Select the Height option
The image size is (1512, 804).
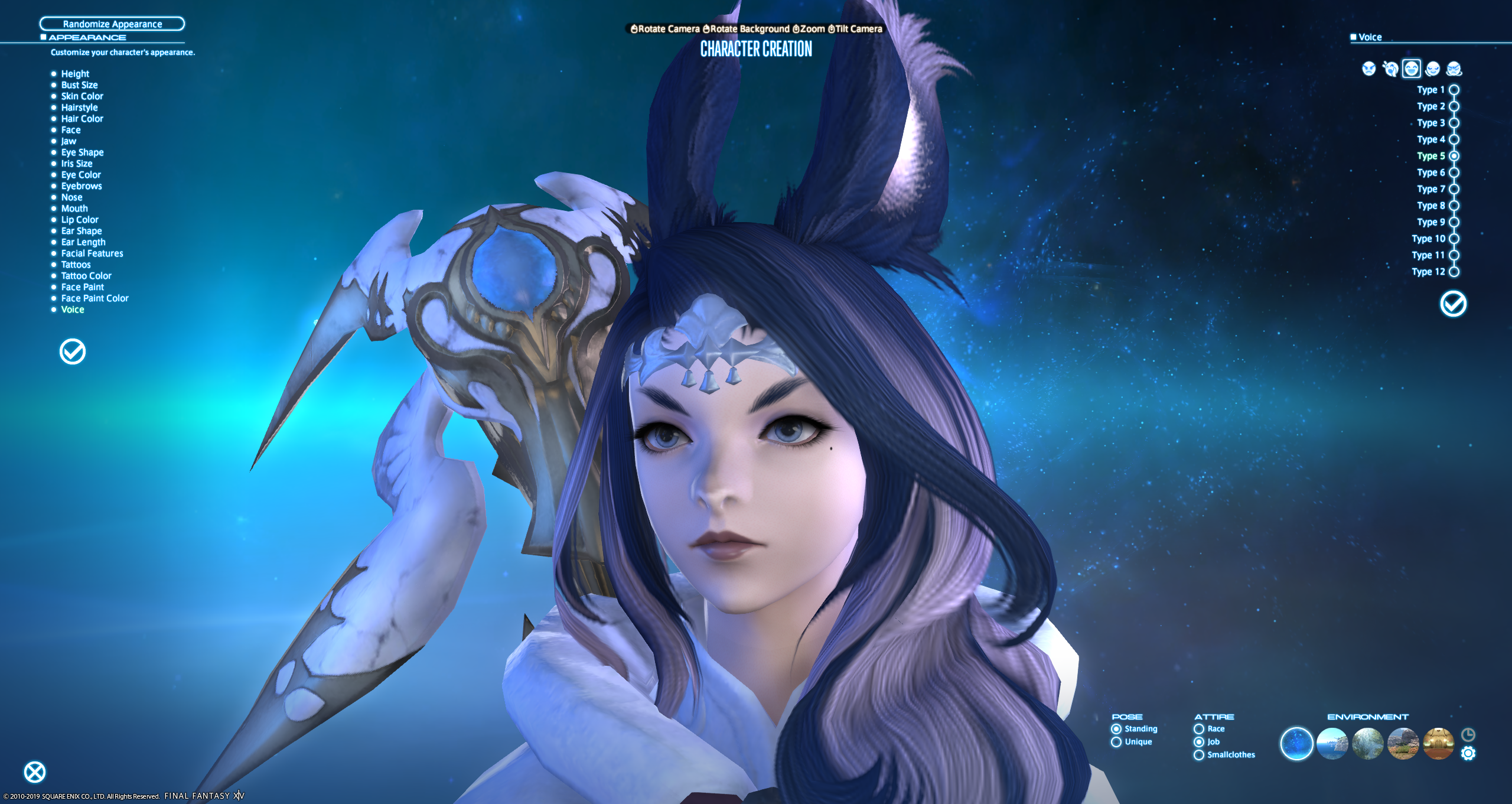pos(75,74)
